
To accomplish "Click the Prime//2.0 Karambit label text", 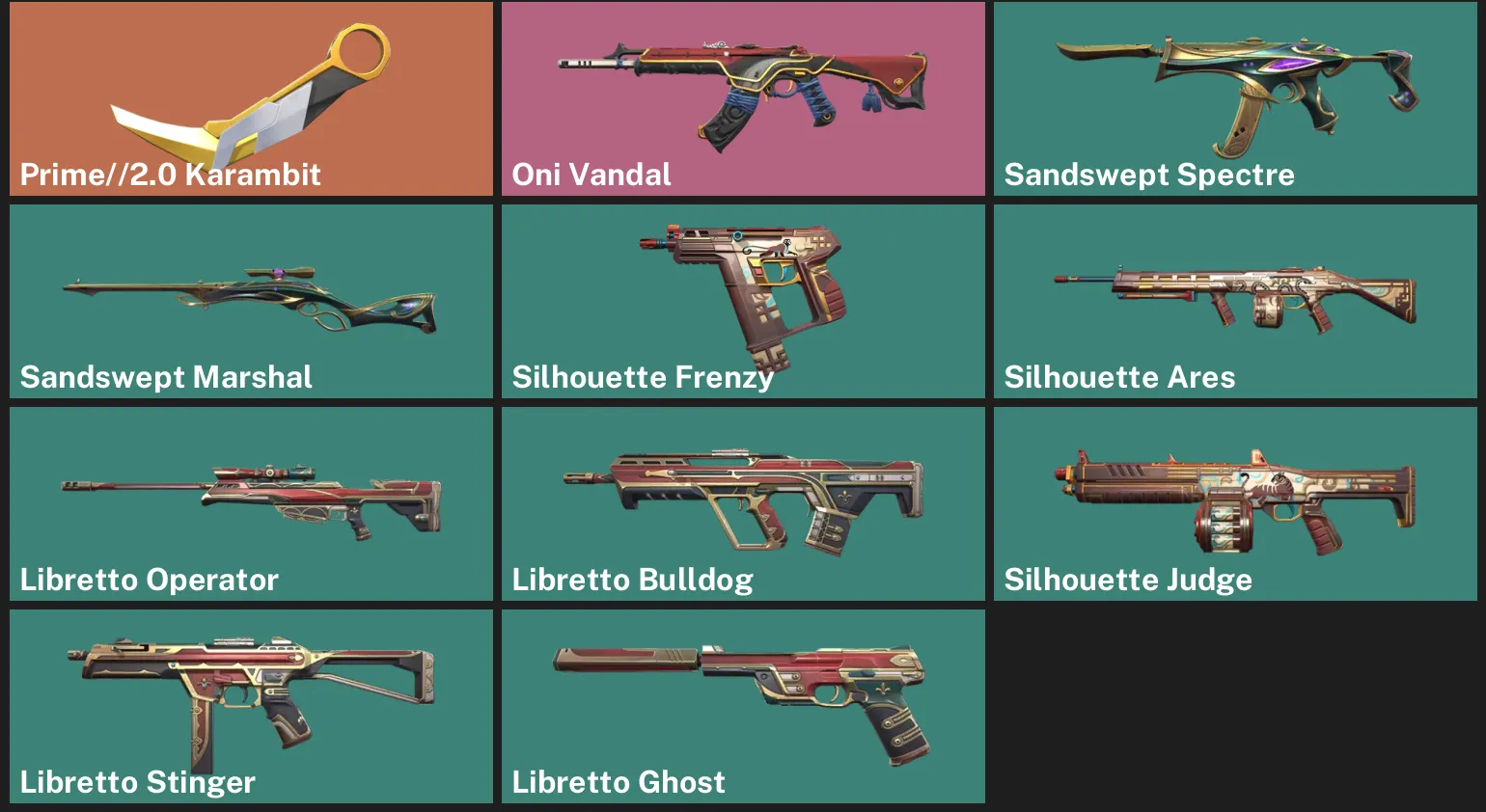I will pyautogui.click(x=171, y=175).
